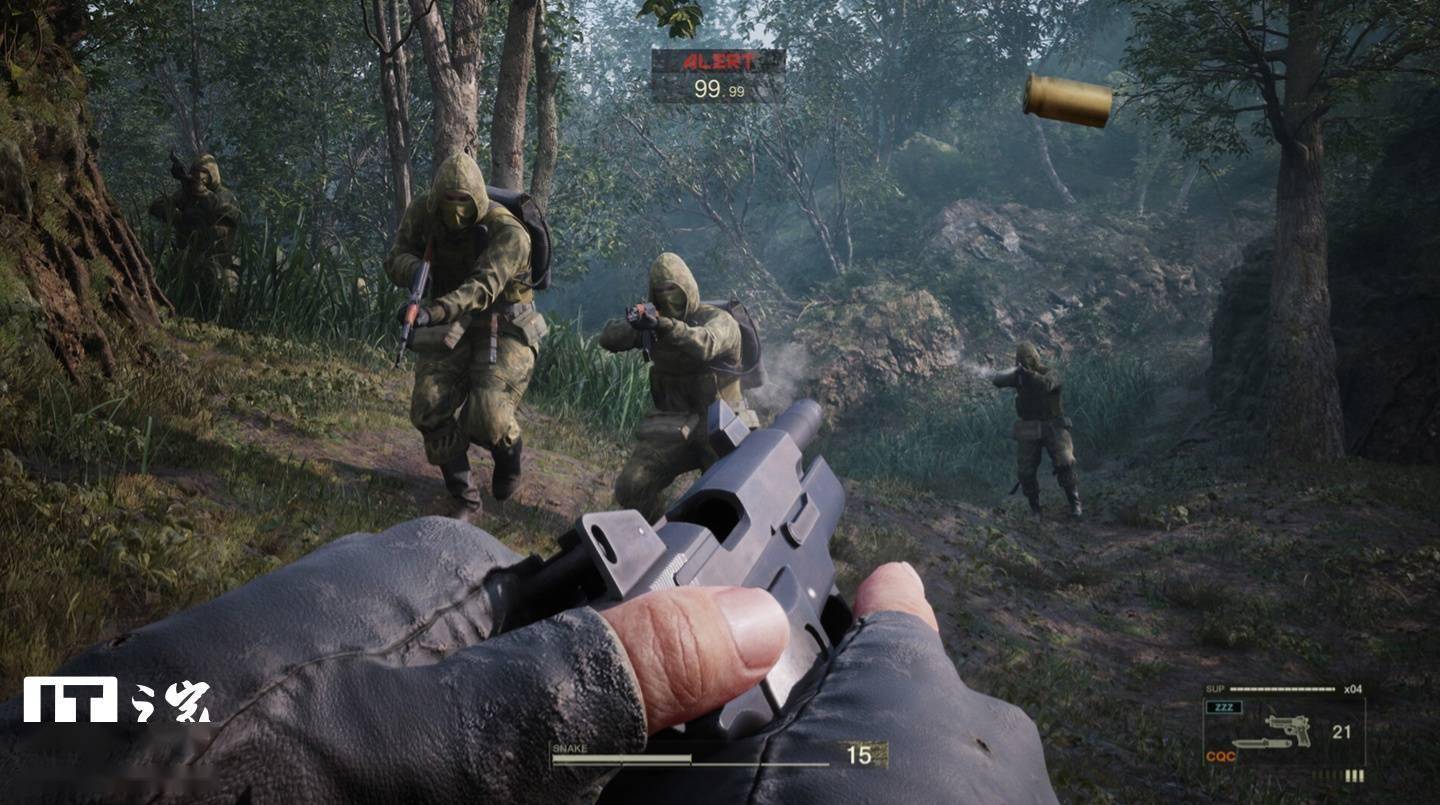Click the IT之家 watermark logo
Screen dimensions: 1440x805
click(x=117, y=699)
